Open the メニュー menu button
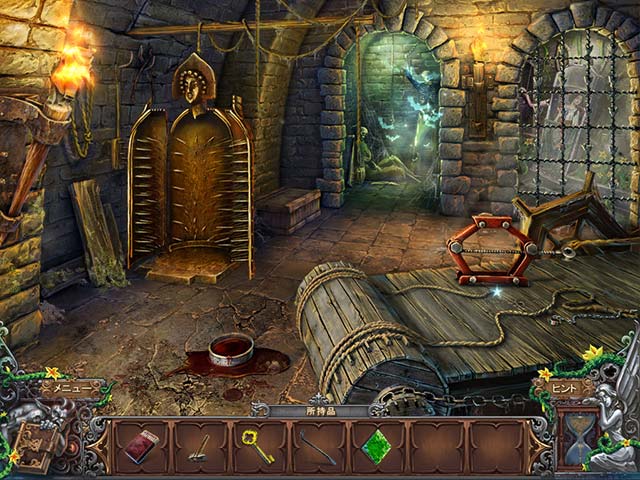 click(70, 388)
